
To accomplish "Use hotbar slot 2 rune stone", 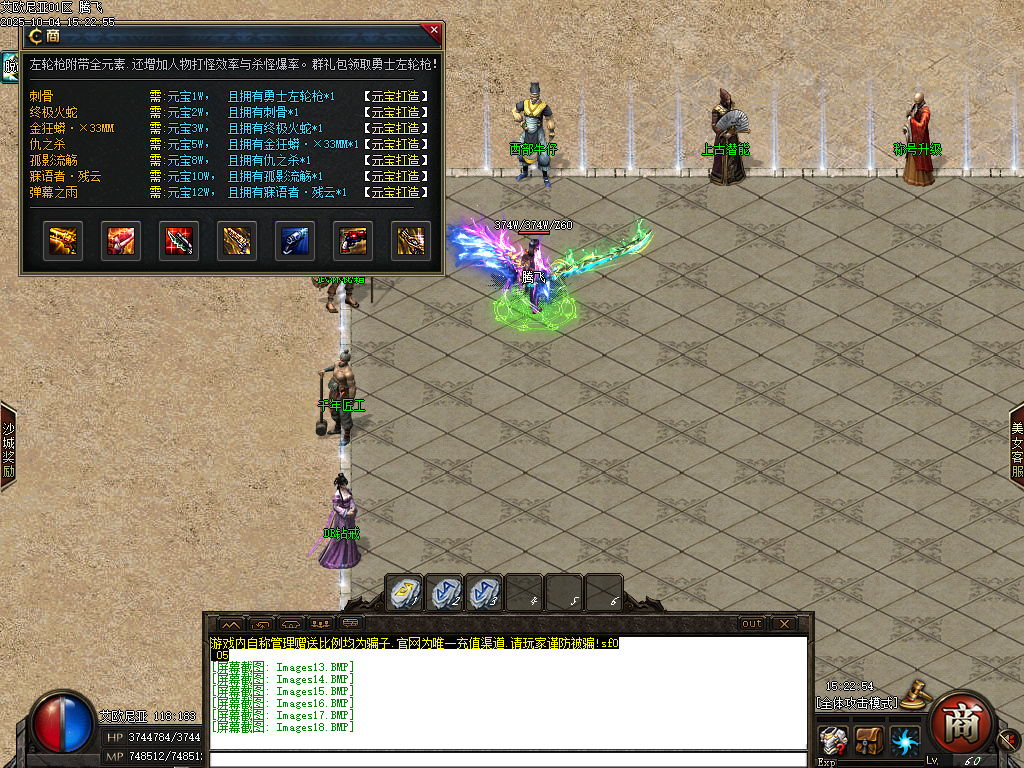I will [445, 593].
